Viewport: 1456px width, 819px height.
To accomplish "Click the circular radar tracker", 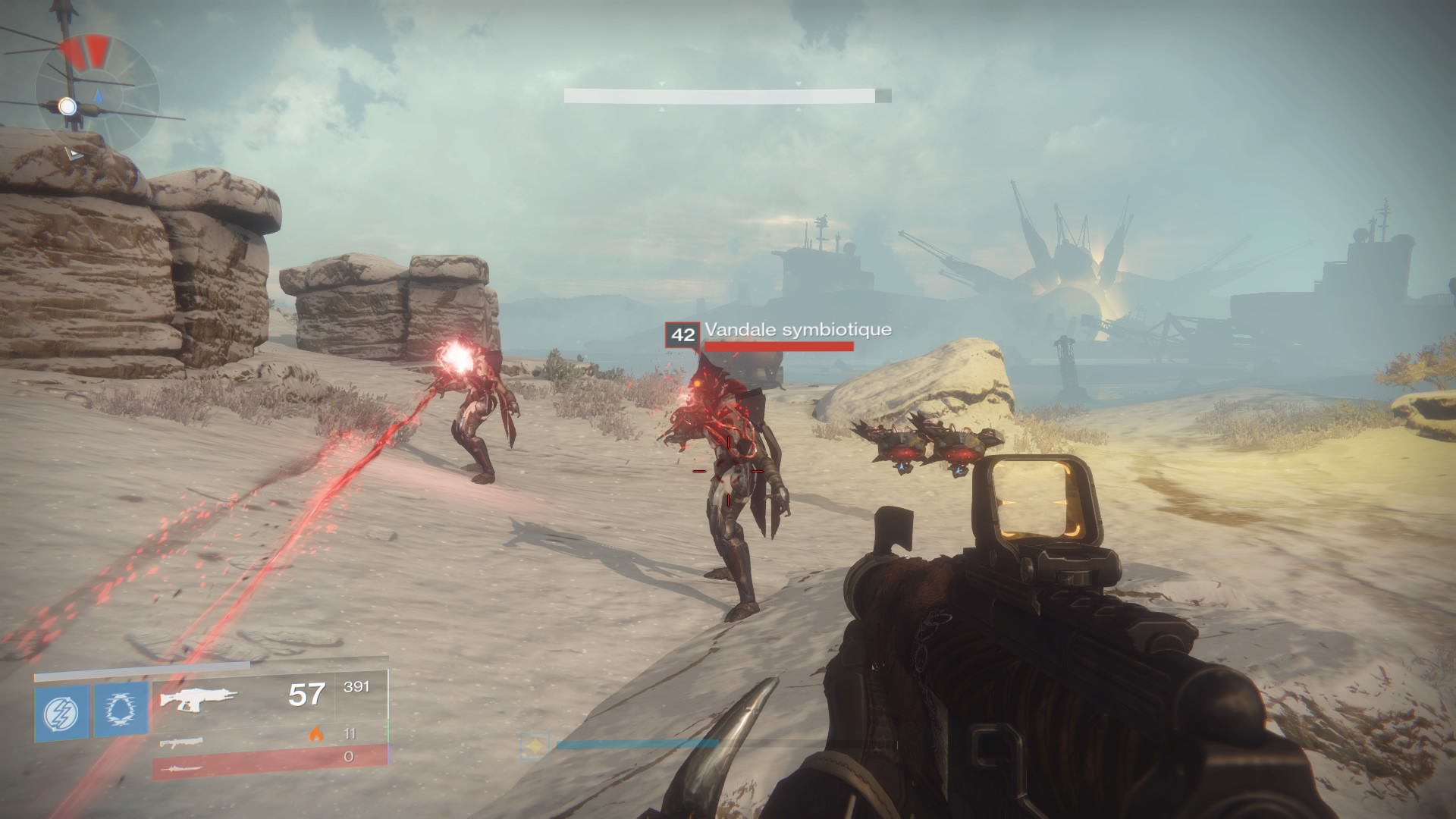I will 99,94.
